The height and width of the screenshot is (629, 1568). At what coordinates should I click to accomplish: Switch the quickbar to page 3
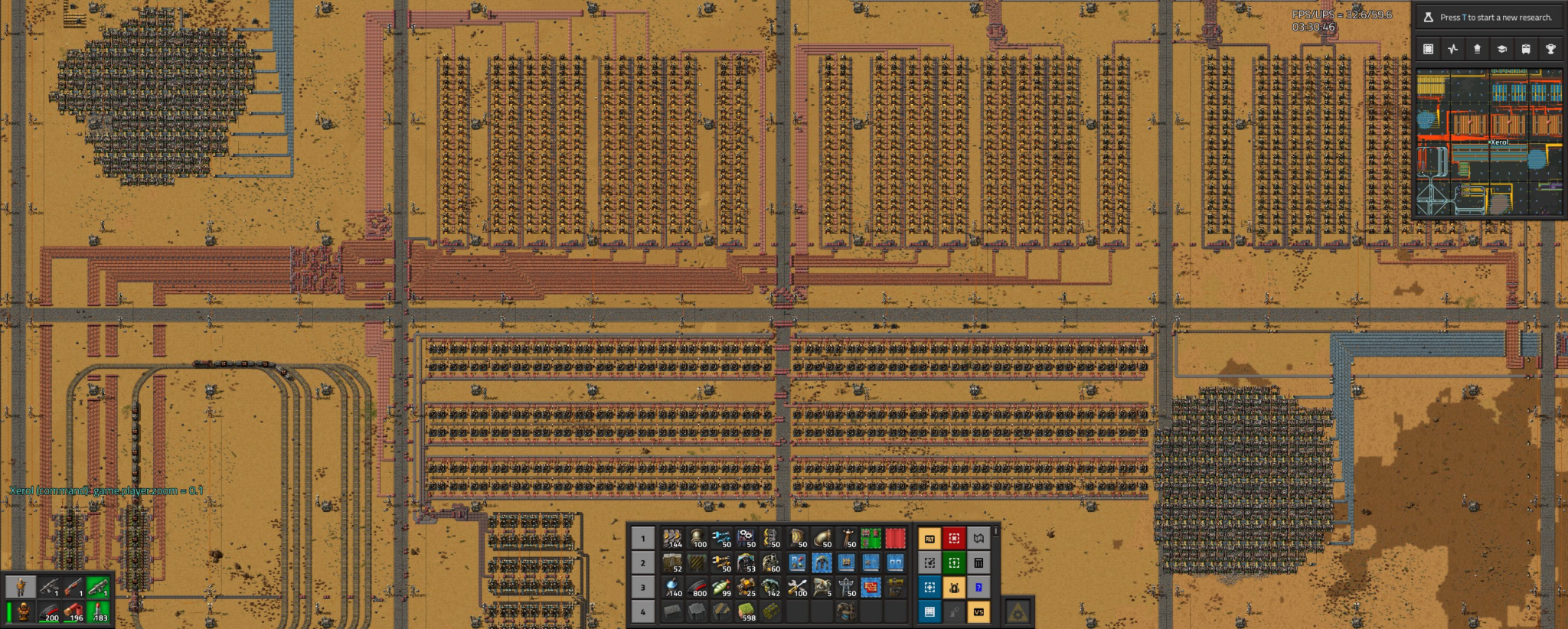coord(643,587)
